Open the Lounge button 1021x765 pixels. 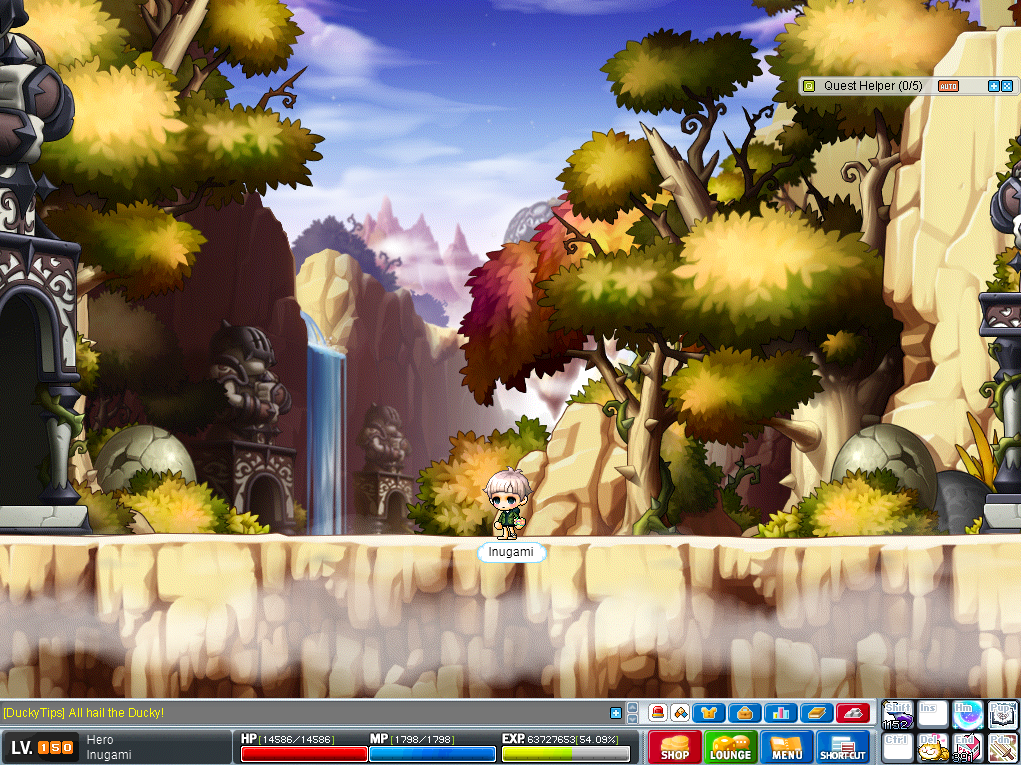click(730, 746)
